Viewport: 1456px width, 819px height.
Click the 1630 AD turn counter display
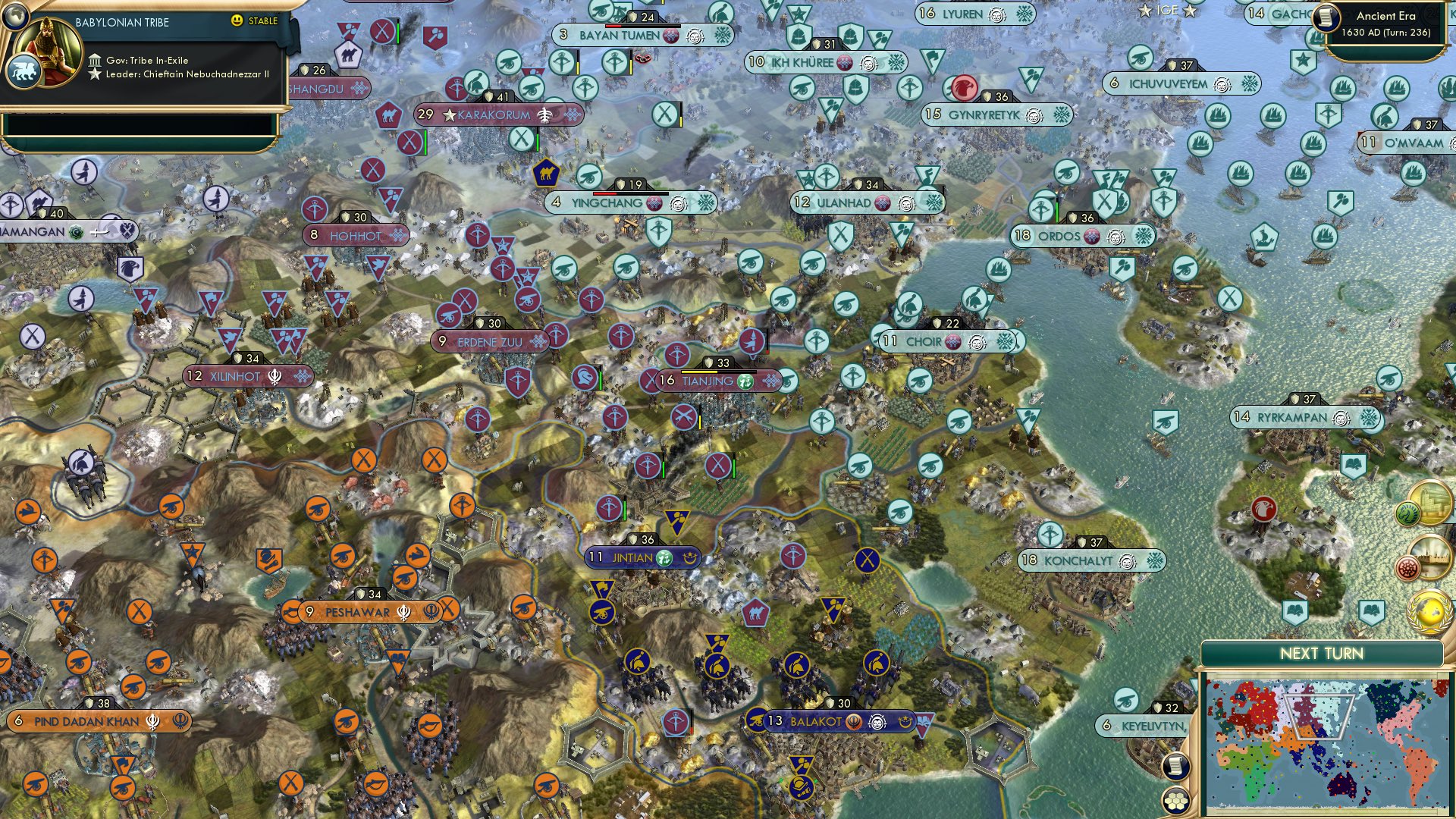(1385, 33)
